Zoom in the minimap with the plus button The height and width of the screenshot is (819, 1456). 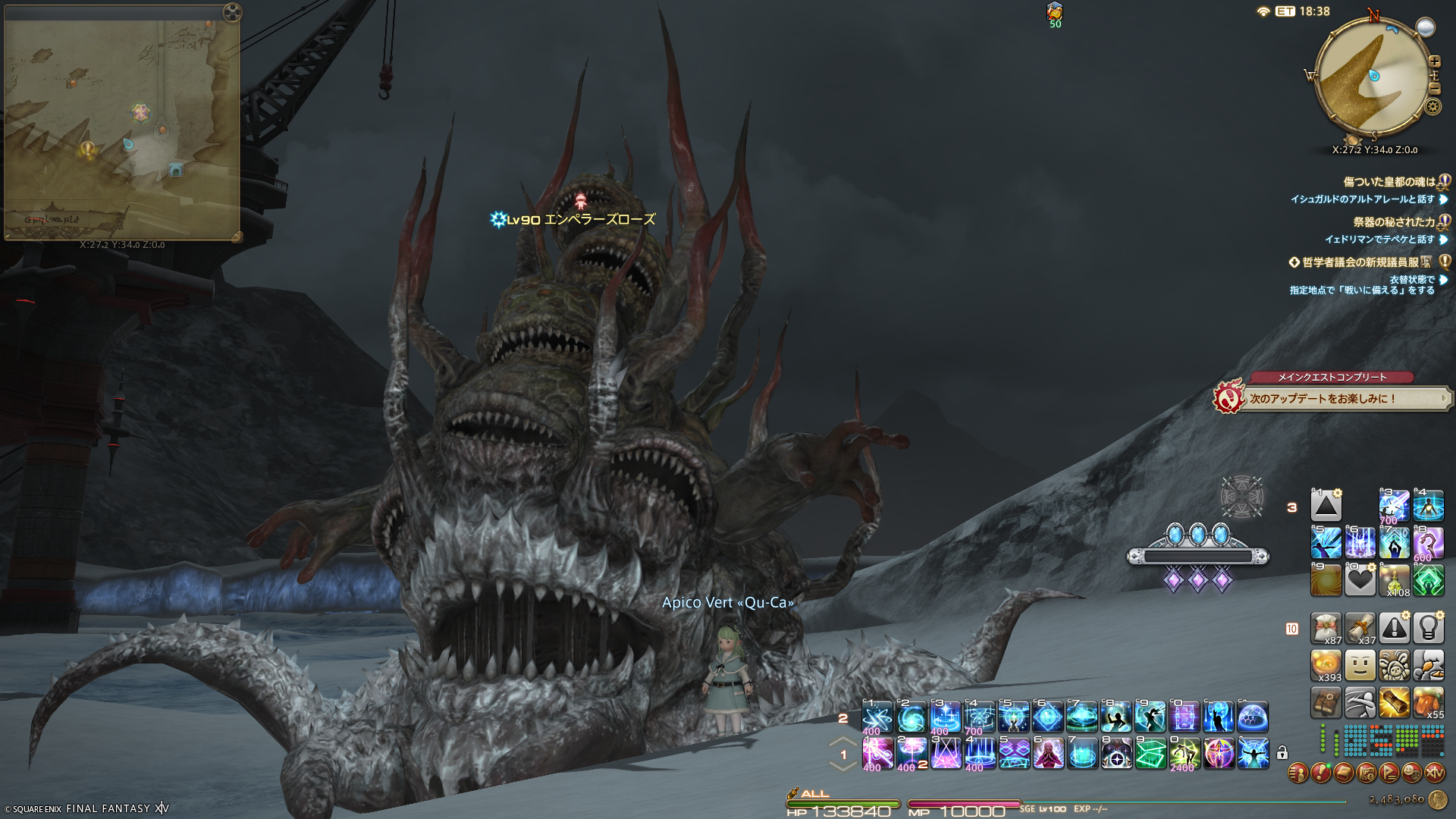pos(1434,61)
